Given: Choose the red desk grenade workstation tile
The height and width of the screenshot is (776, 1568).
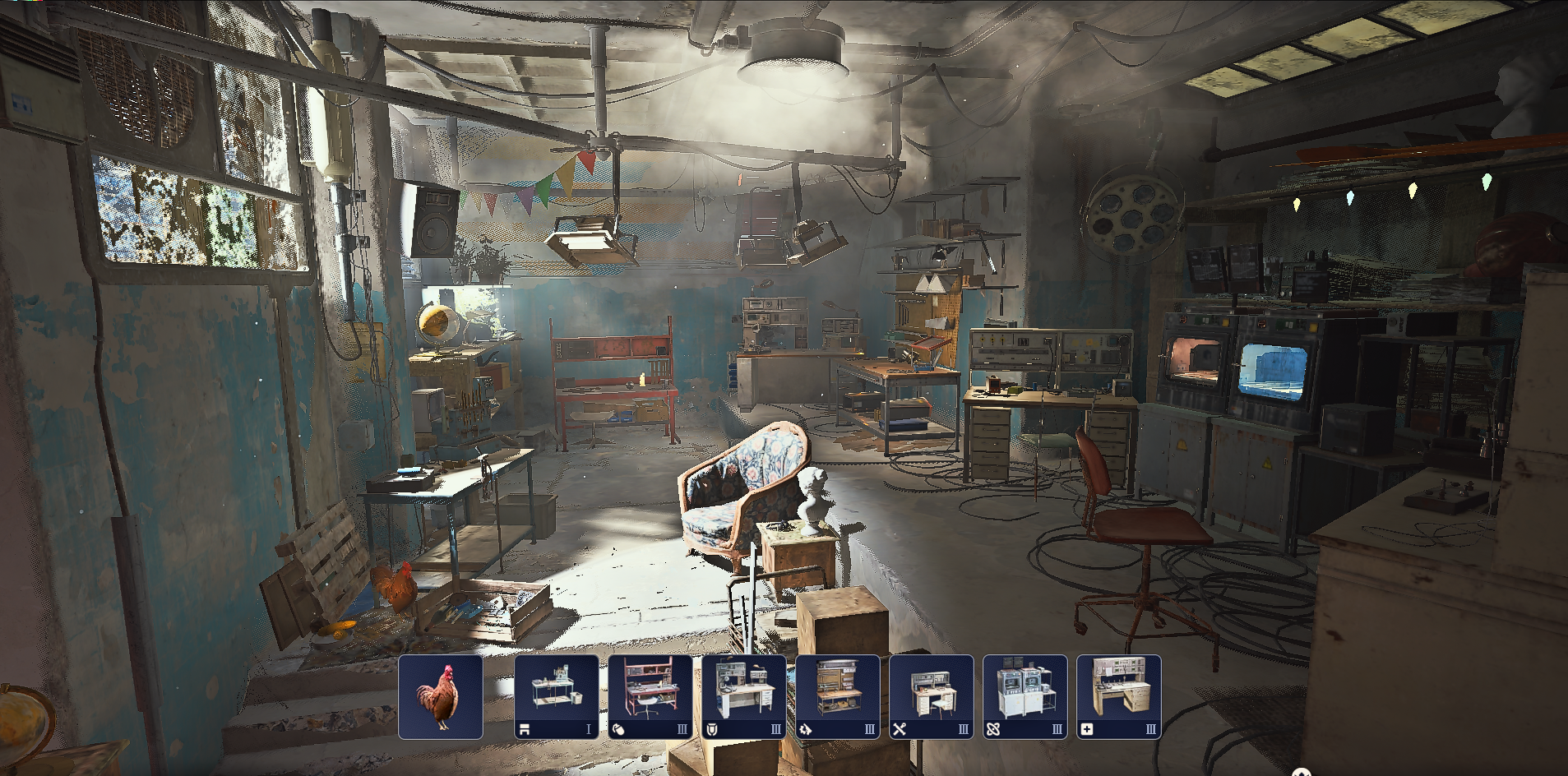Looking at the screenshot, I should click(650, 697).
